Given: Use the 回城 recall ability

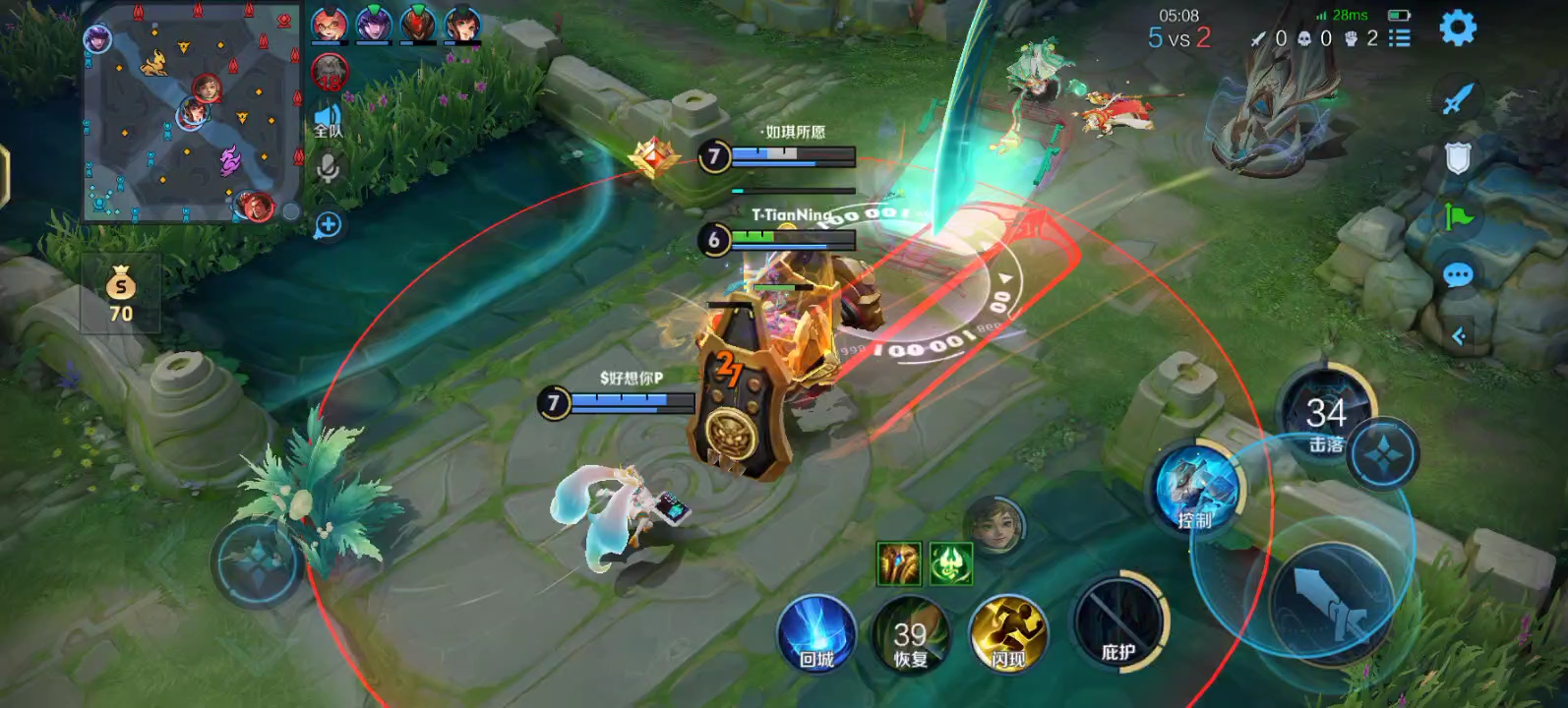Looking at the screenshot, I should [816, 635].
